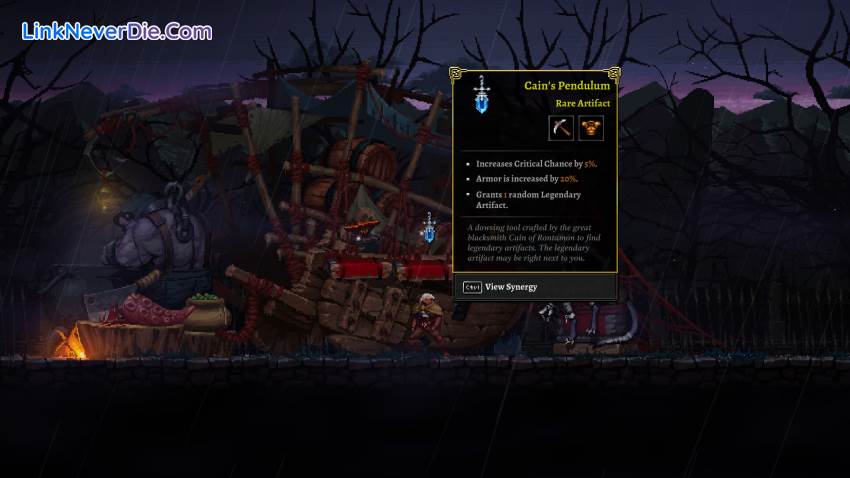Open the LinkNeverDie.Com watermark link
Viewport: 850px width, 478px height.
117,31
